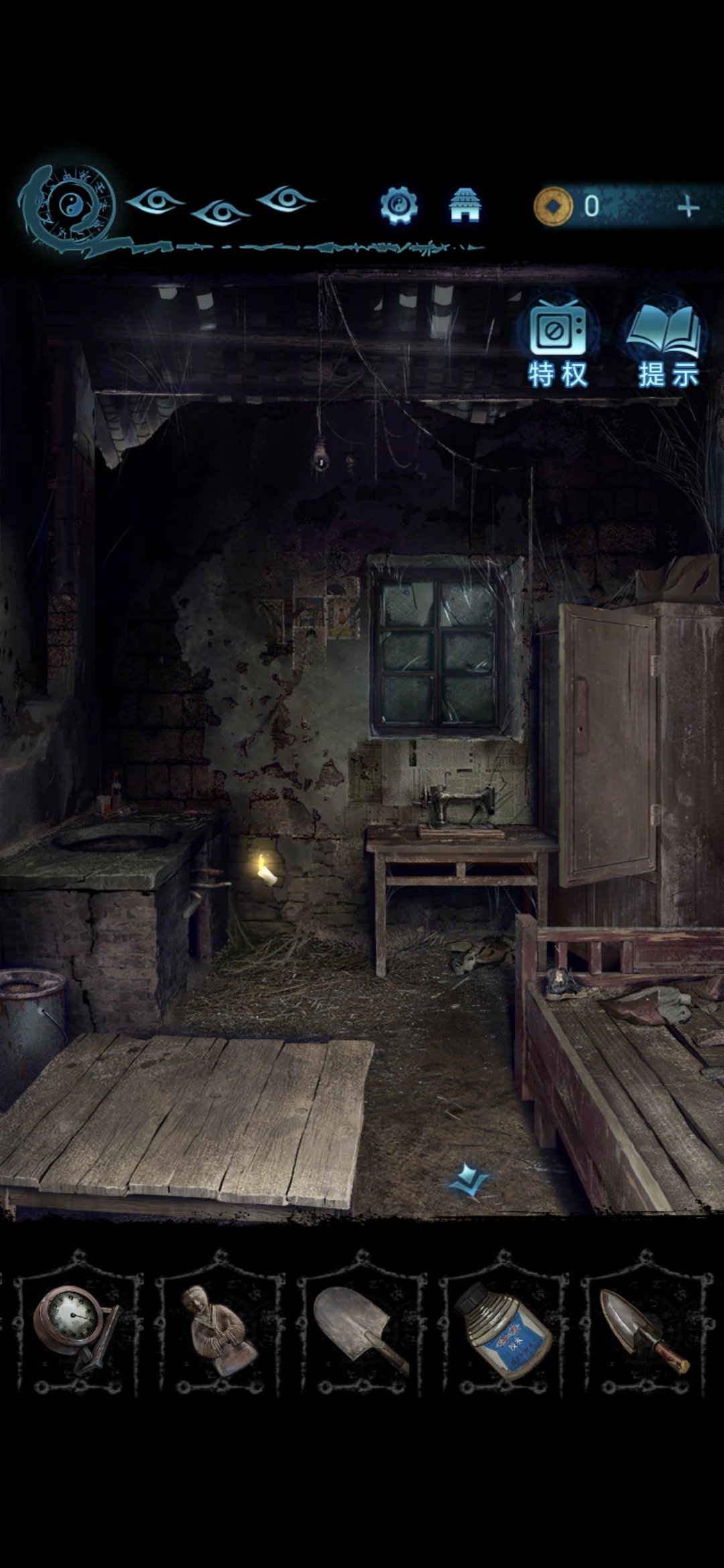Viewport: 724px width, 1568px height.
Task: Open the yin-yang gear settings
Action: [x=399, y=205]
